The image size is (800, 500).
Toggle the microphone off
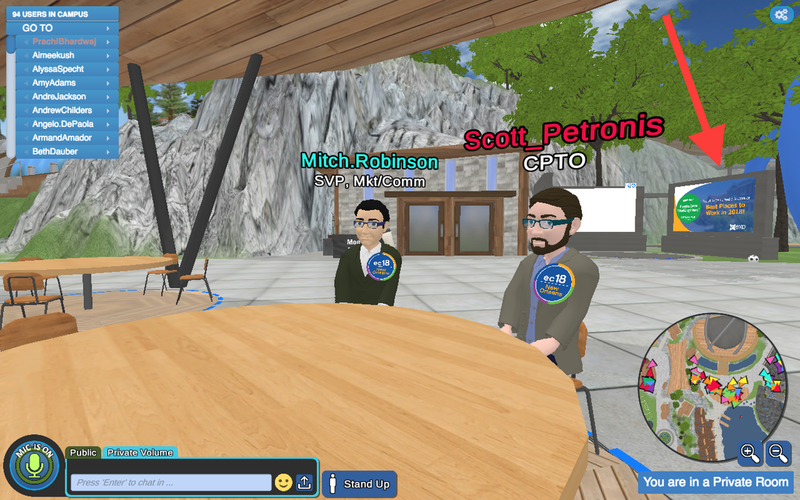(x=32, y=466)
